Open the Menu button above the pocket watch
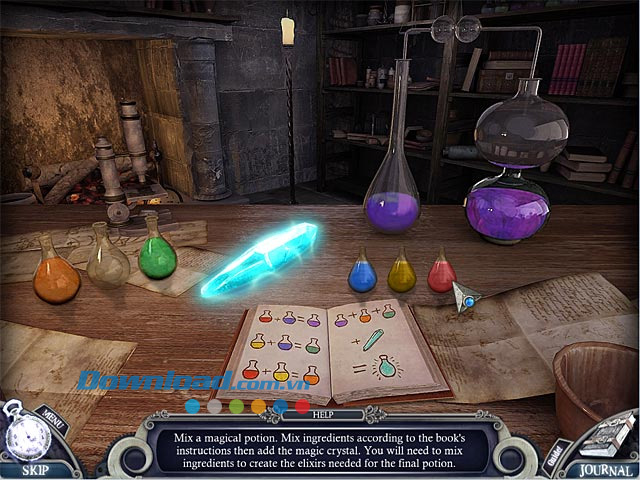The width and height of the screenshot is (640, 480). coord(50,412)
